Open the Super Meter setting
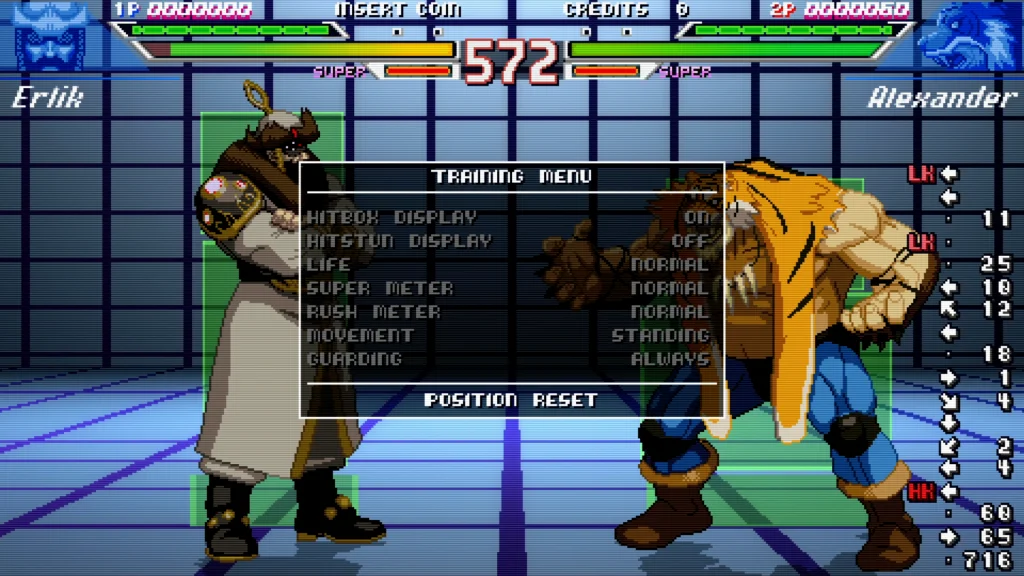The image size is (1024, 576). point(380,288)
